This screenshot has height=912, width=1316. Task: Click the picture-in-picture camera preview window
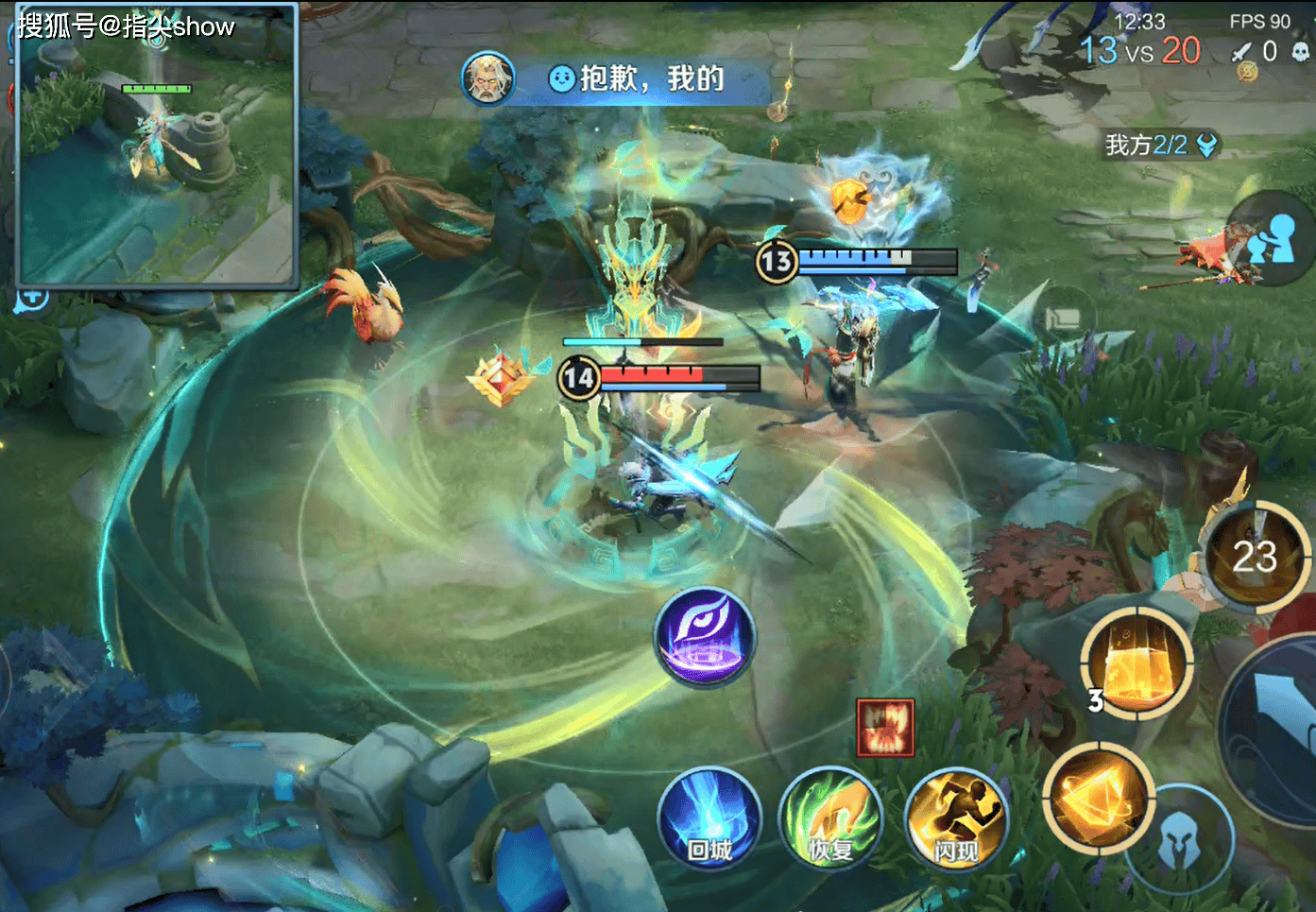click(157, 146)
